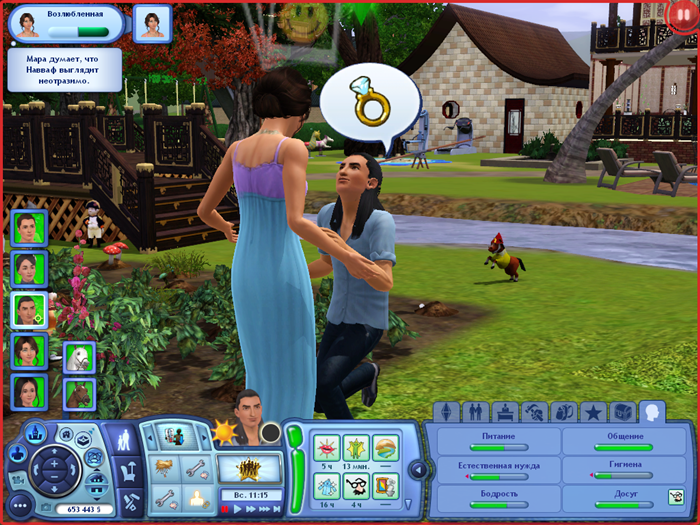Image resolution: width=700 pixels, height=525 pixels.
Task: Select the brown horse portrait
Action: click(x=79, y=392)
